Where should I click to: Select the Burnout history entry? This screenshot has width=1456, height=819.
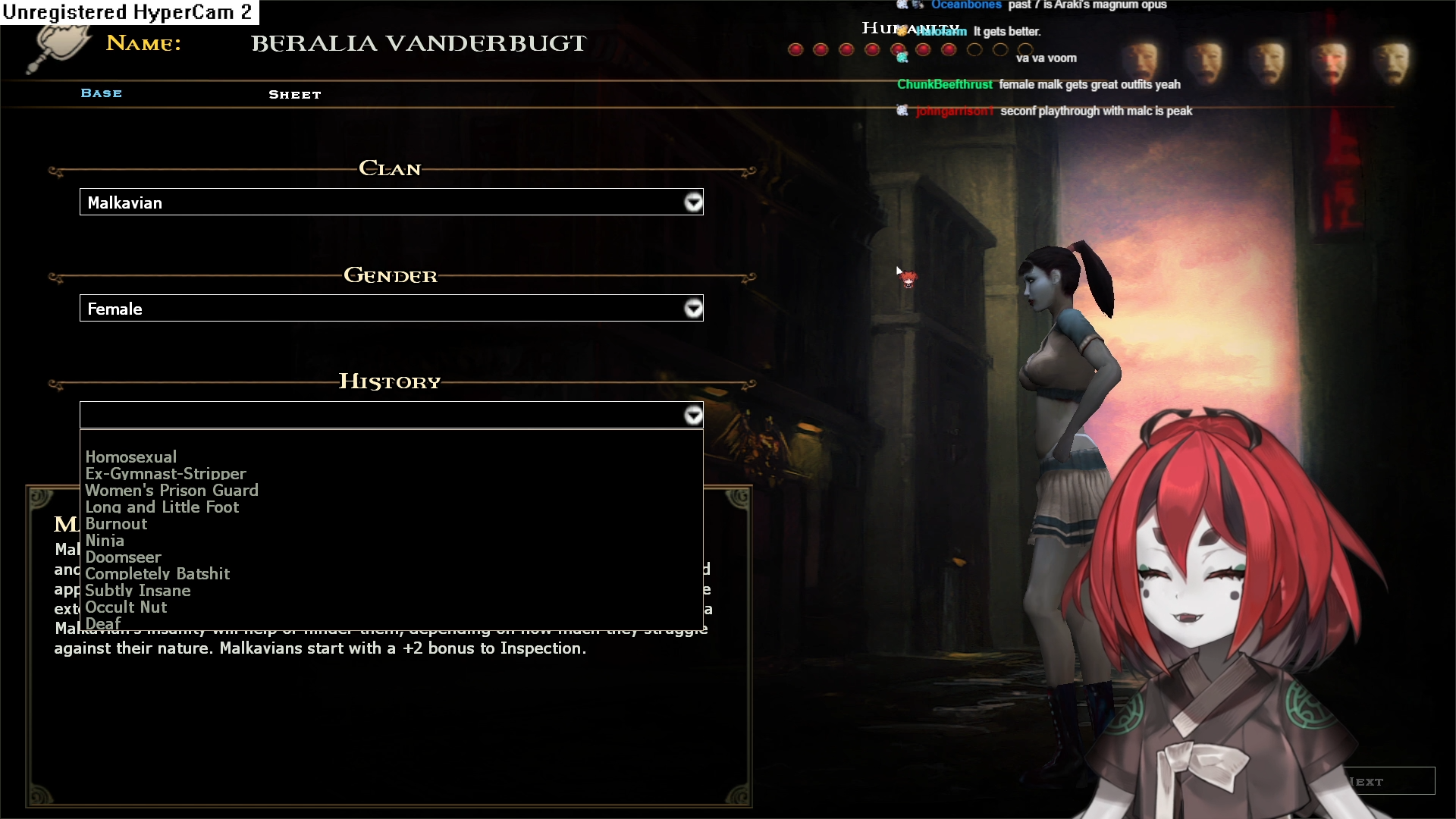[116, 524]
